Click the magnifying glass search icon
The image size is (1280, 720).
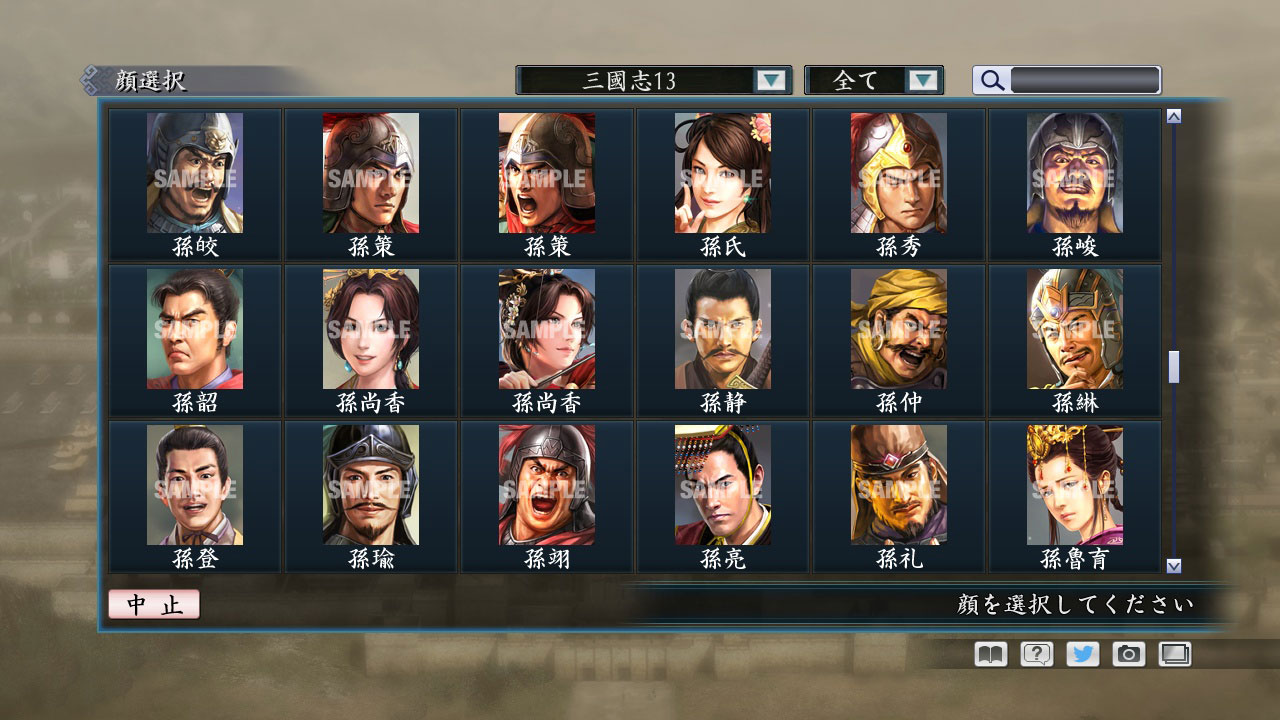990,80
